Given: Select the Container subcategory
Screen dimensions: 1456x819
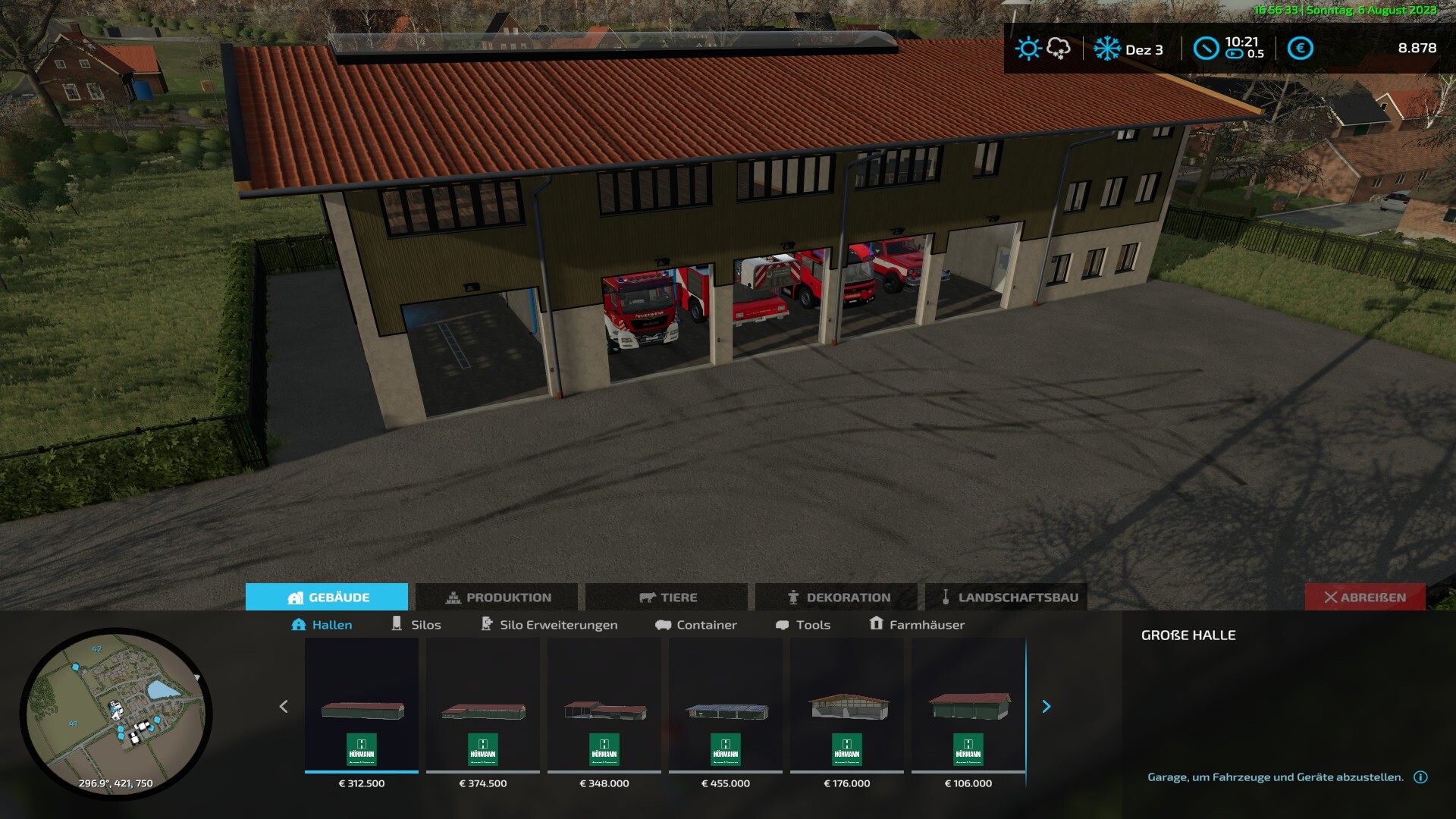Looking at the screenshot, I should click(696, 625).
